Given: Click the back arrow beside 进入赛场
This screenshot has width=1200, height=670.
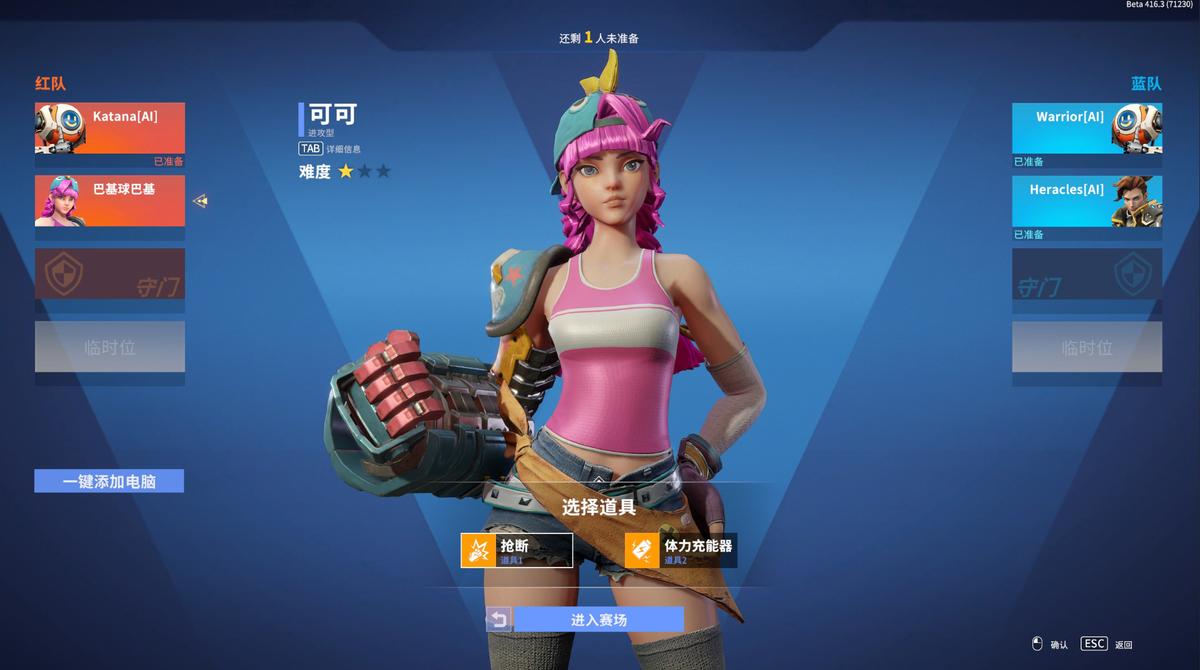Looking at the screenshot, I should pos(498,620).
